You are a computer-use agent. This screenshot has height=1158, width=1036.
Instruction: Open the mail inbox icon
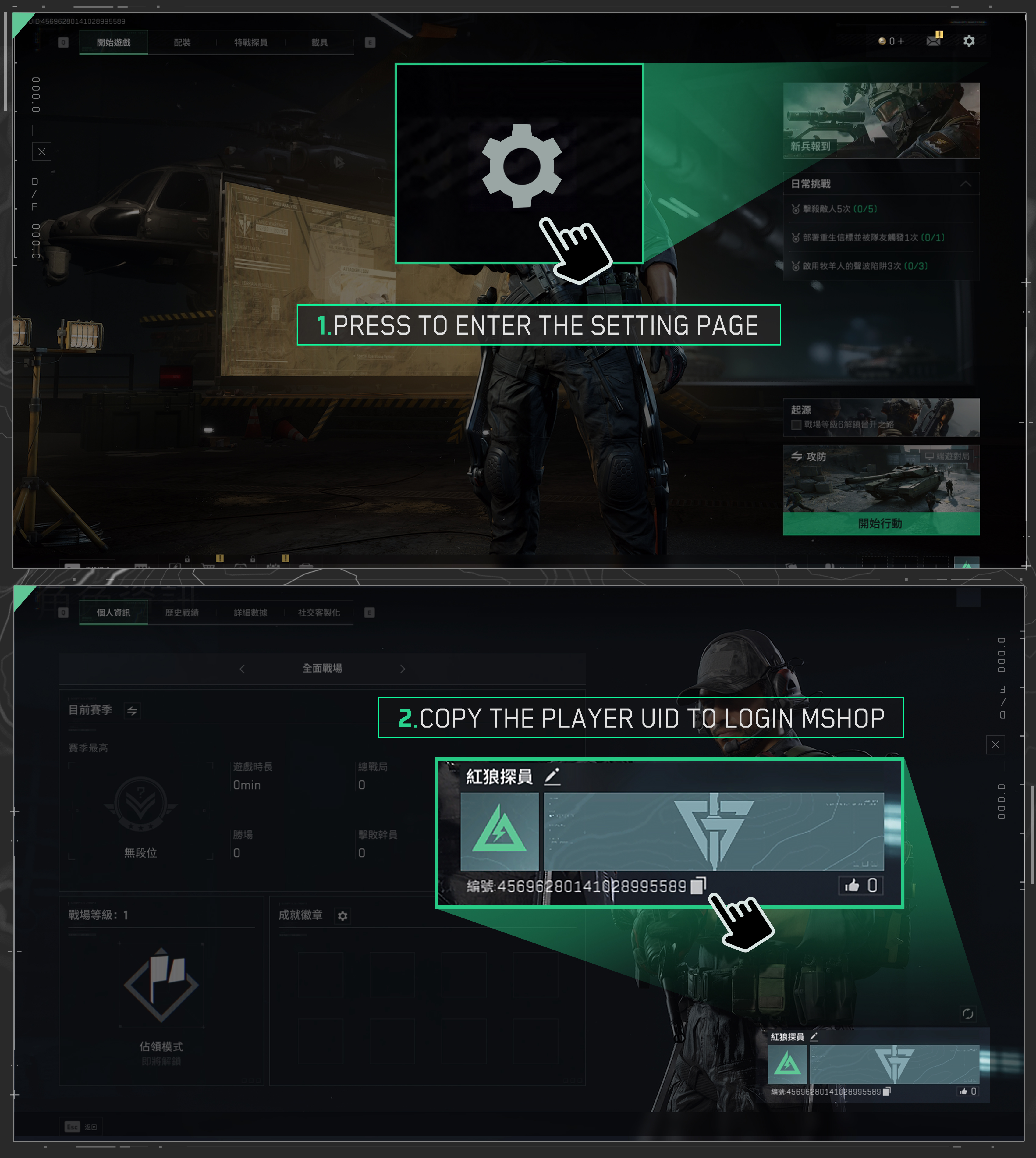point(934,41)
